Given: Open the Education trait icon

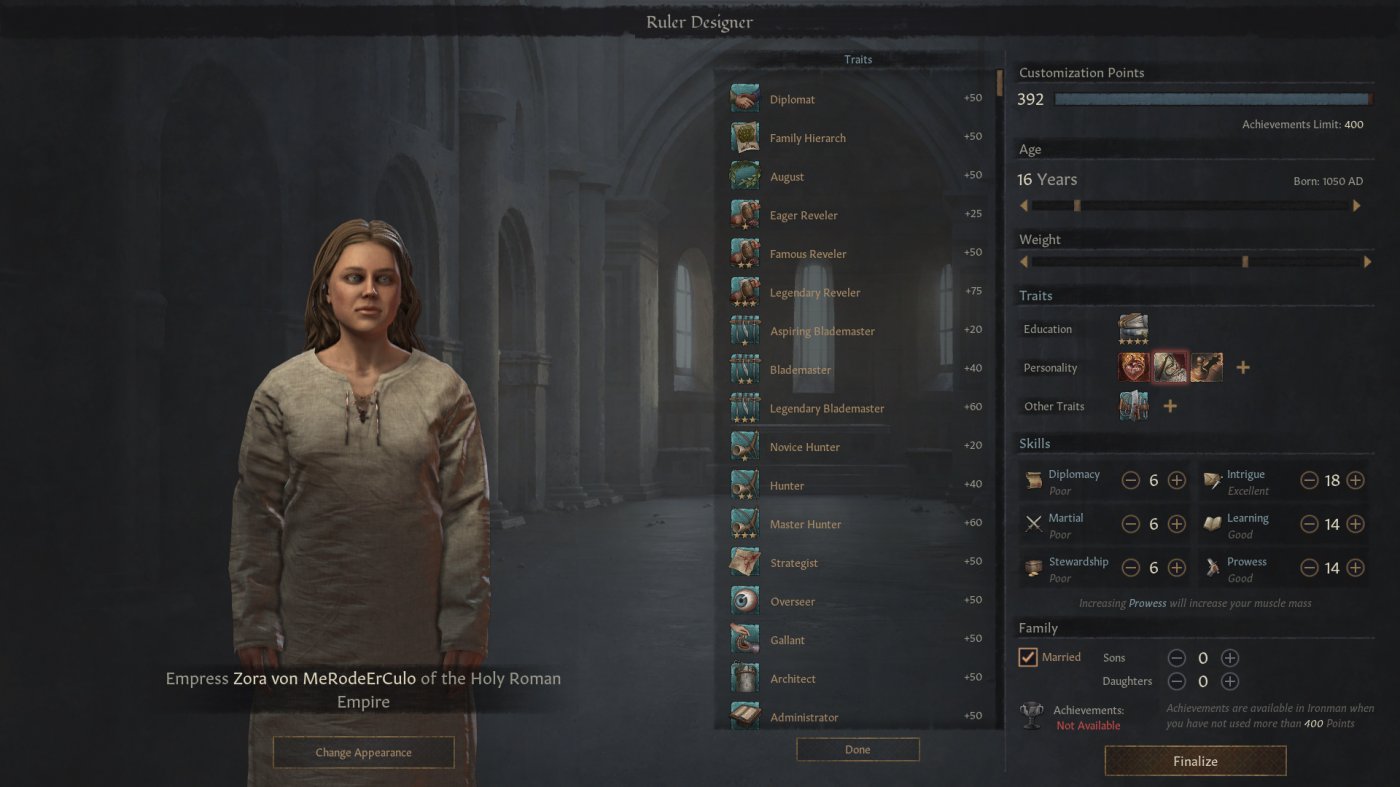Looking at the screenshot, I should [x=1131, y=327].
